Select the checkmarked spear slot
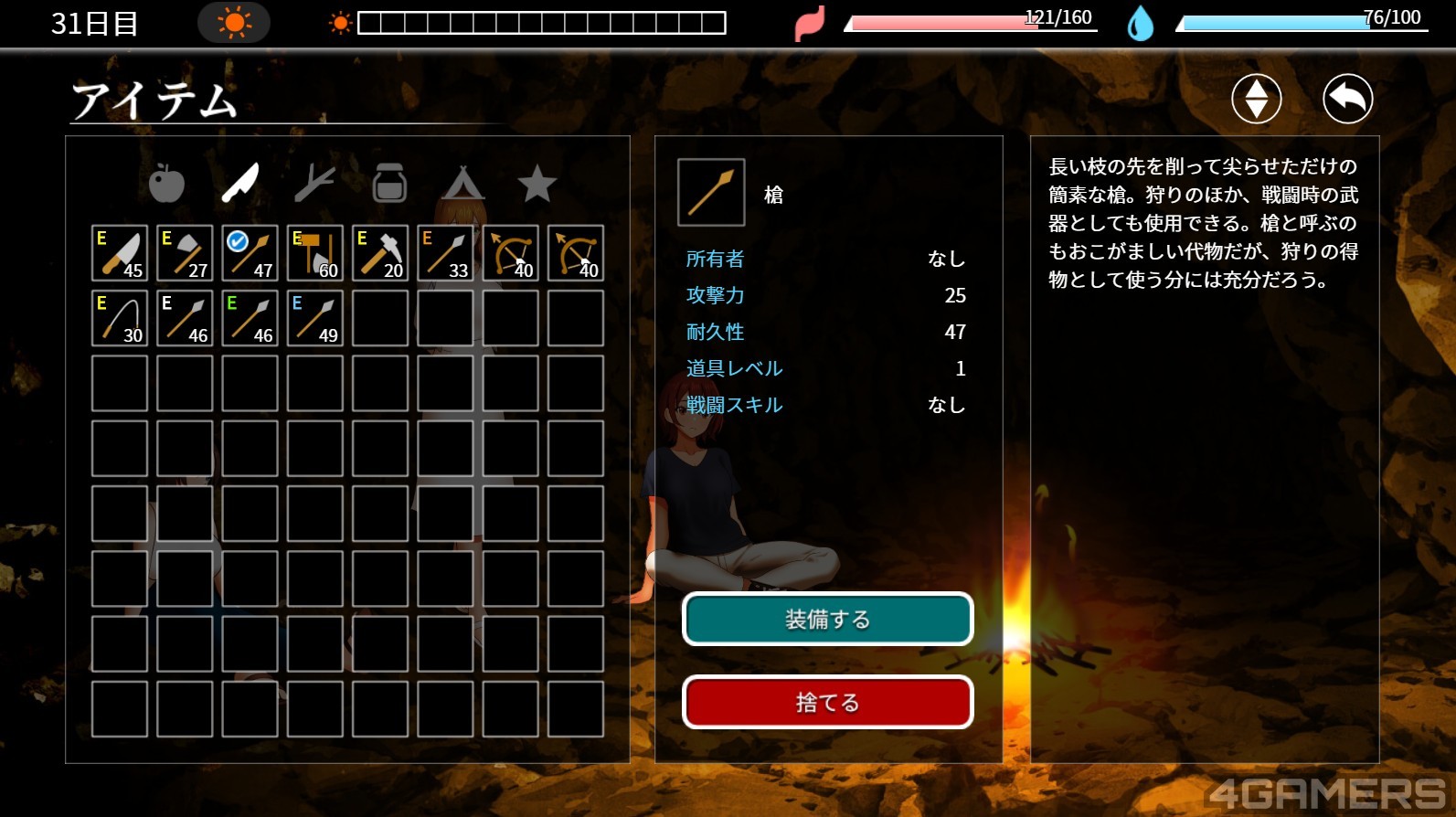This screenshot has width=1456, height=817. click(x=250, y=253)
